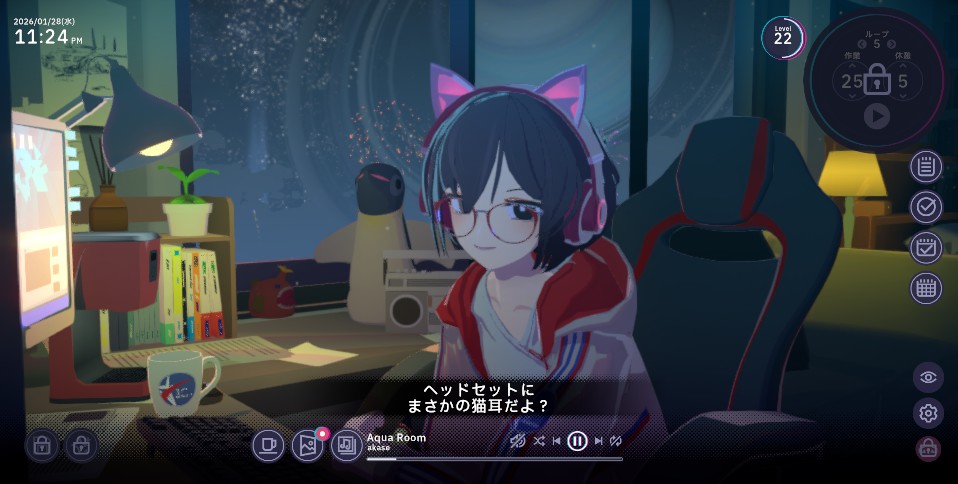Skip to the next music track
Screen dimensions: 958x484
pyautogui.click(x=599, y=441)
